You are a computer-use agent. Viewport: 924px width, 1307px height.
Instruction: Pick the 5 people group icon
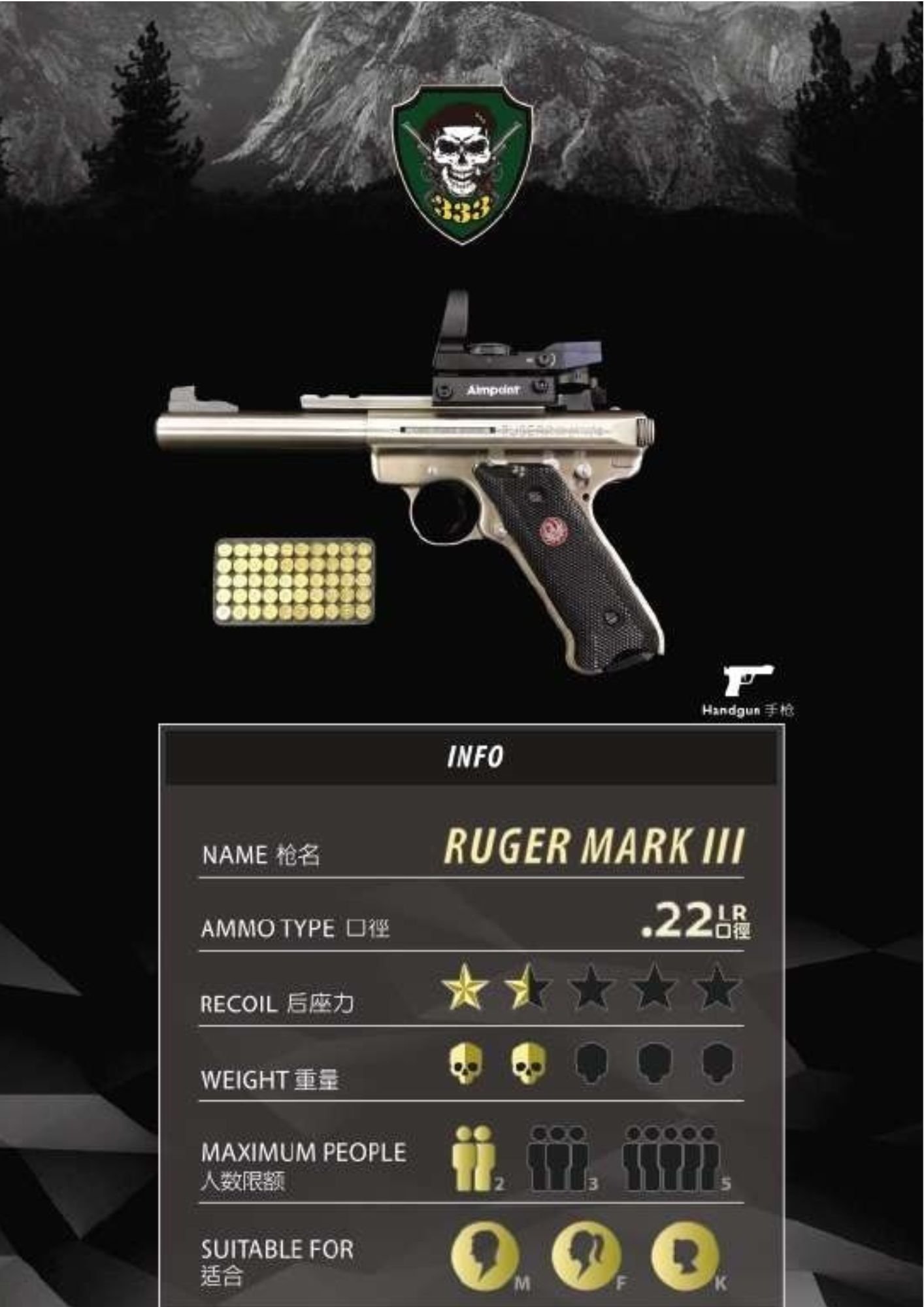point(671,1159)
